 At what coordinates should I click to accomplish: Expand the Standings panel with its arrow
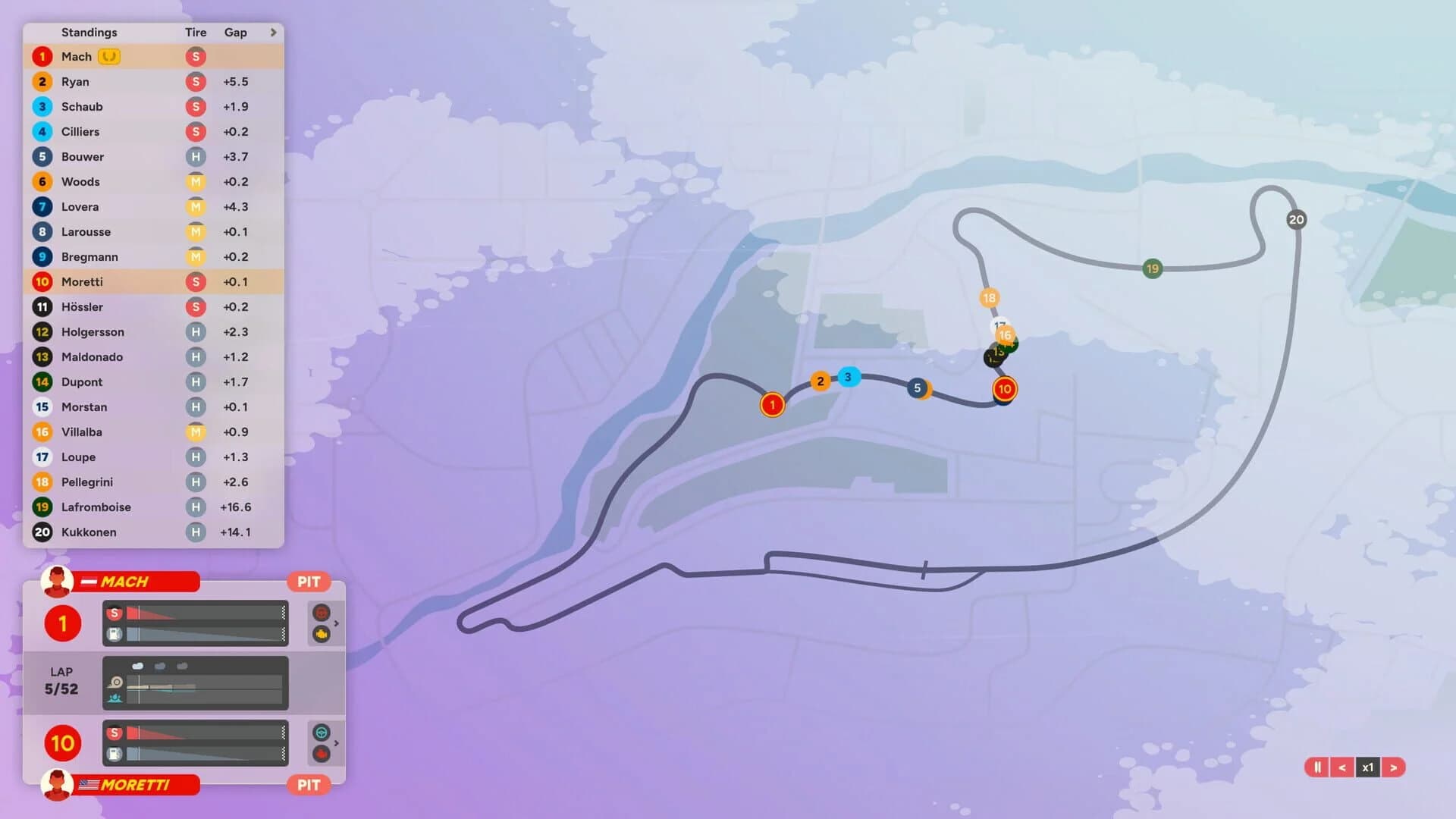(273, 33)
